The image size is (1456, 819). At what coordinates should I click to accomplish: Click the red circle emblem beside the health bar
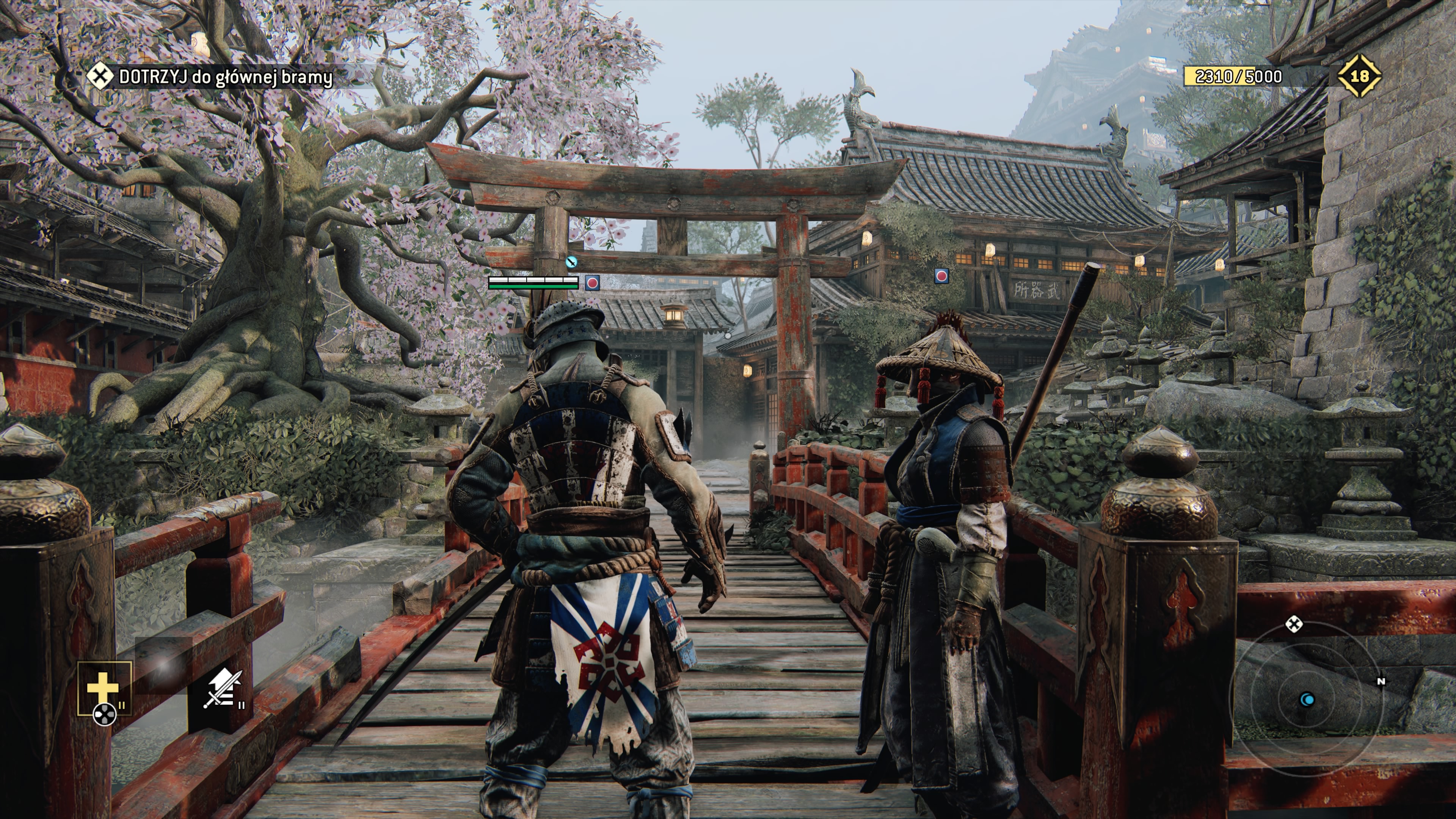[x=592, y=282]
